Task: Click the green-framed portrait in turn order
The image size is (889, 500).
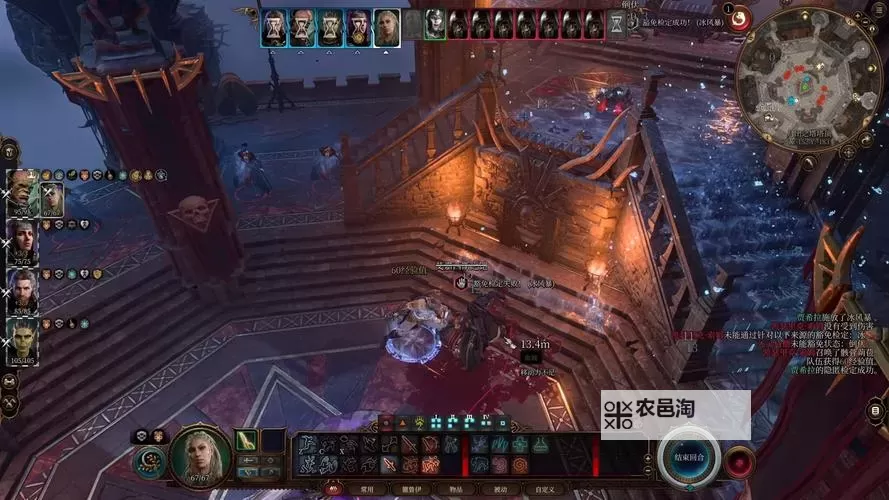Action: coord(434,25)
